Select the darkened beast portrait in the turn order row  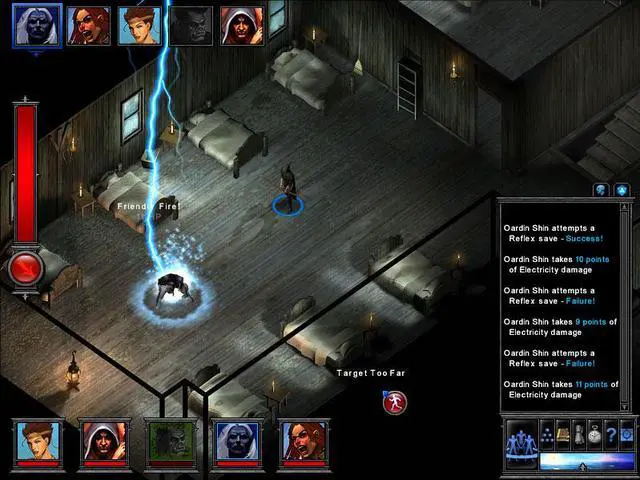pos(190,25)
